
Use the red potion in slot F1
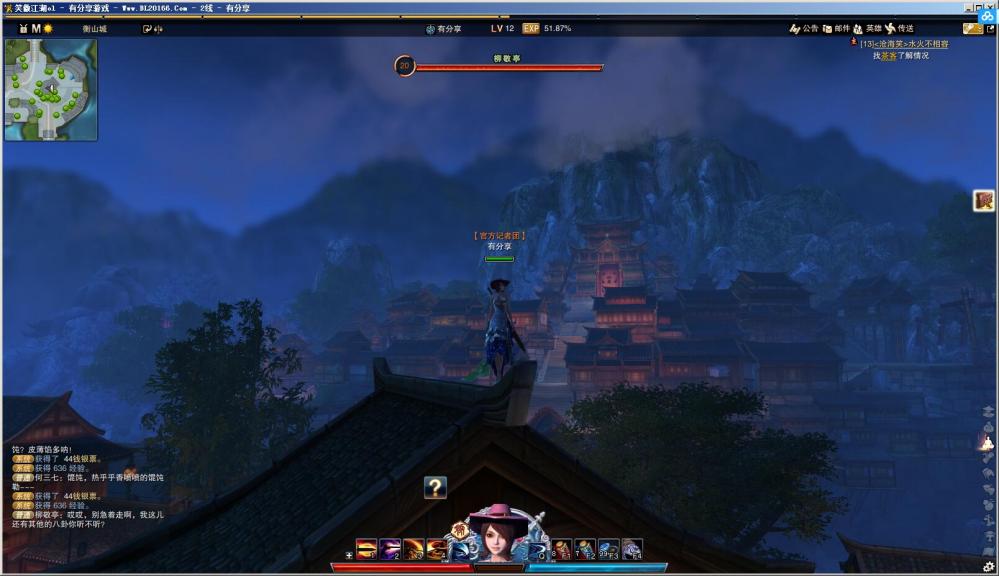click(563, 549)
